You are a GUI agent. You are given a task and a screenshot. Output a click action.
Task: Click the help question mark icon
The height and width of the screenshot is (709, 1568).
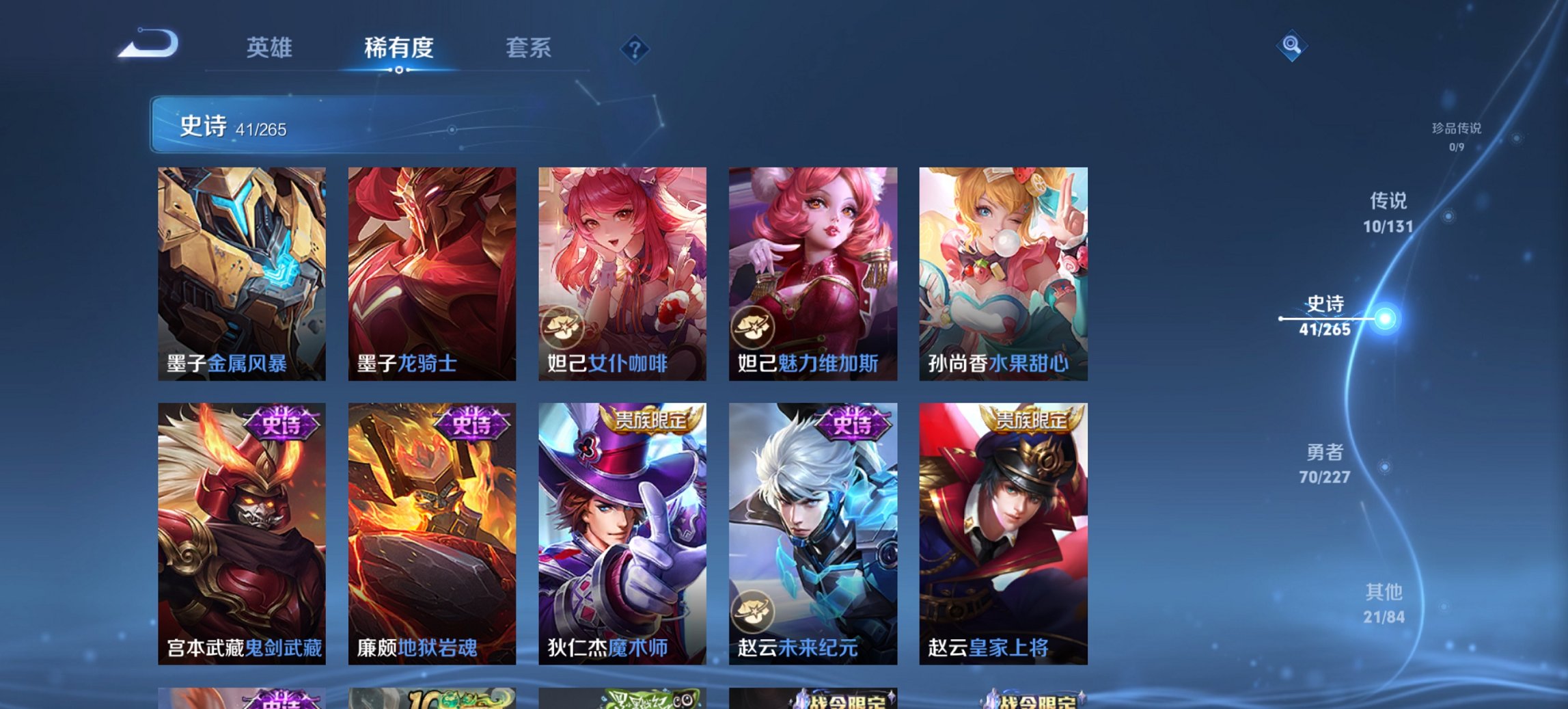[635, 49]
